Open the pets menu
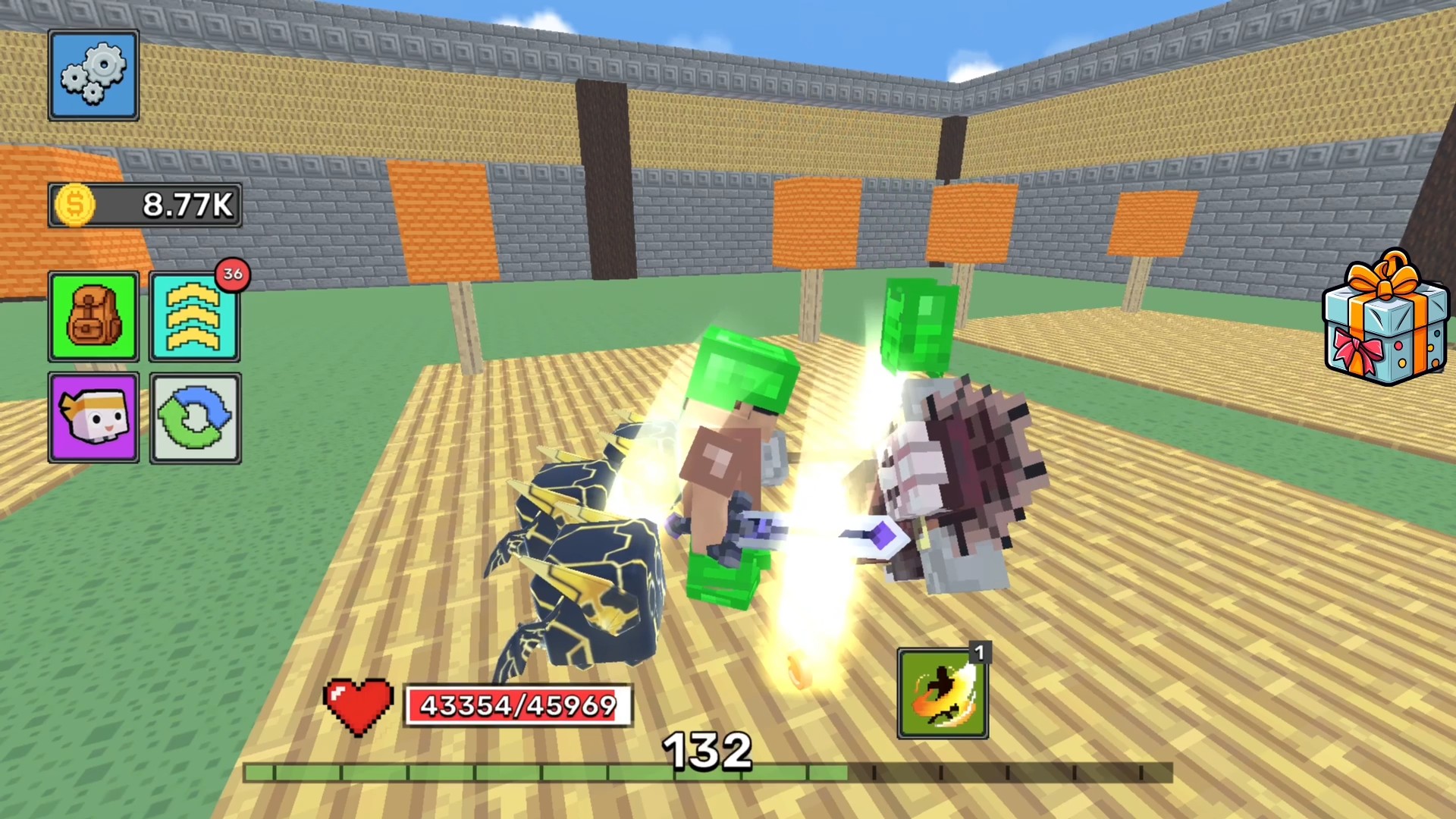Screen dimensions: 1456x819 pos(93,419)
